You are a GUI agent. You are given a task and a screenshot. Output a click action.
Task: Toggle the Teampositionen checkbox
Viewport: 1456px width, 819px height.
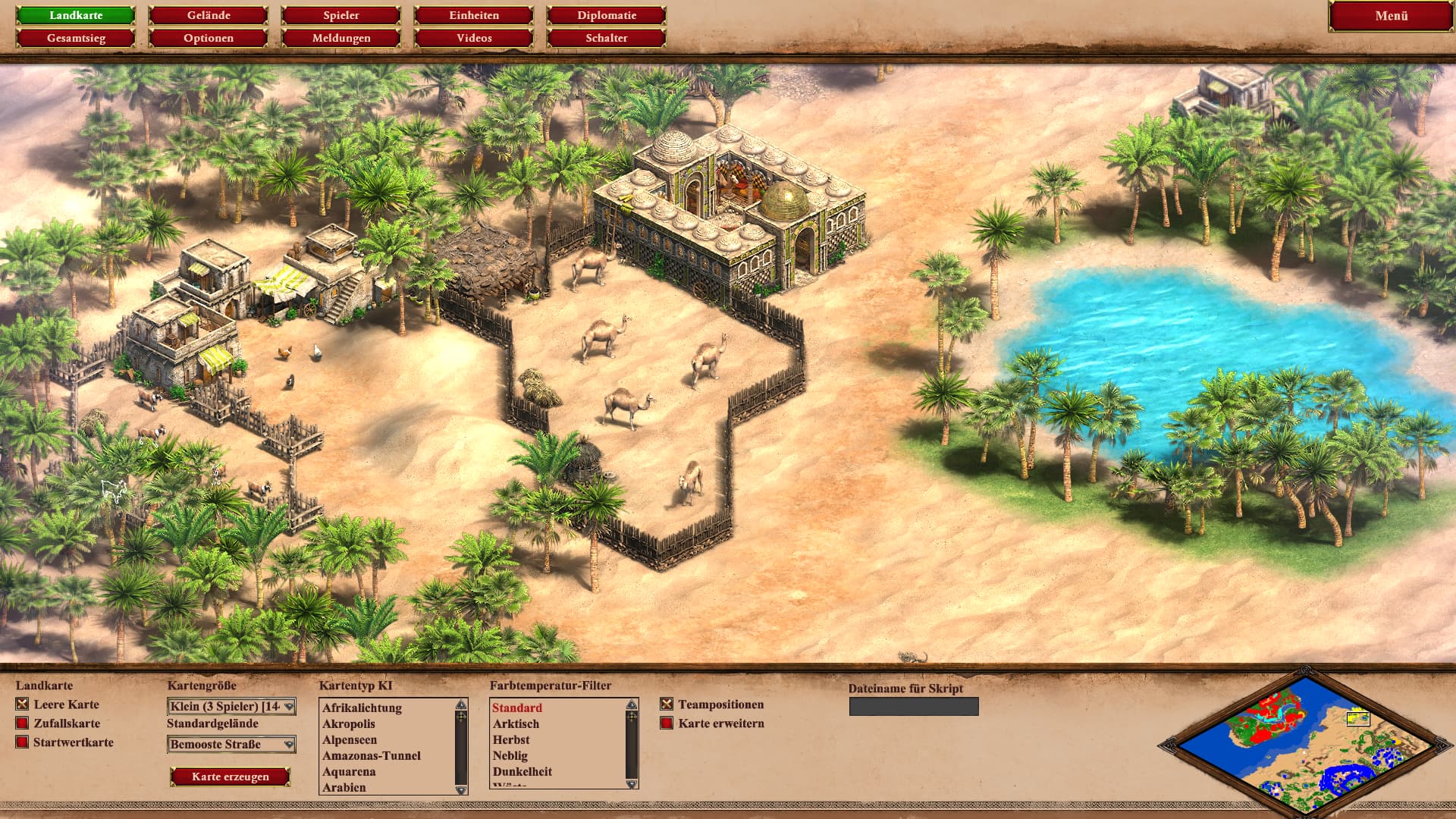click(667, 704)
